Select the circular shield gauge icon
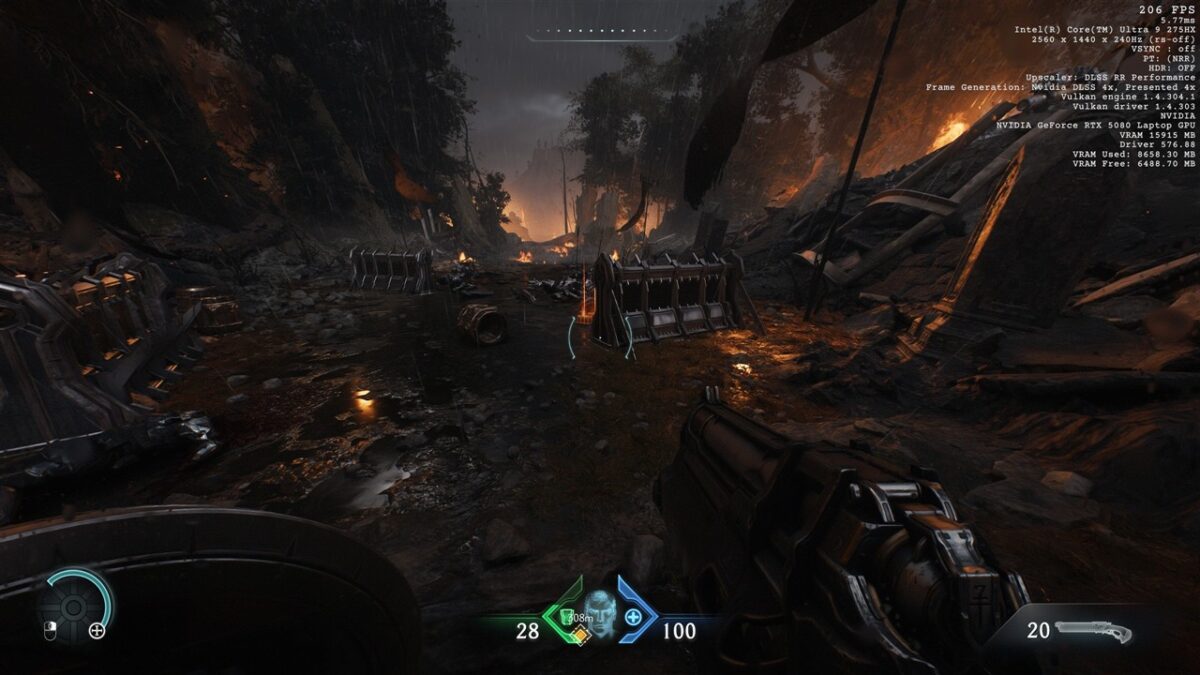This screenshot has height=675, width=1200. (x=73, y=605)
